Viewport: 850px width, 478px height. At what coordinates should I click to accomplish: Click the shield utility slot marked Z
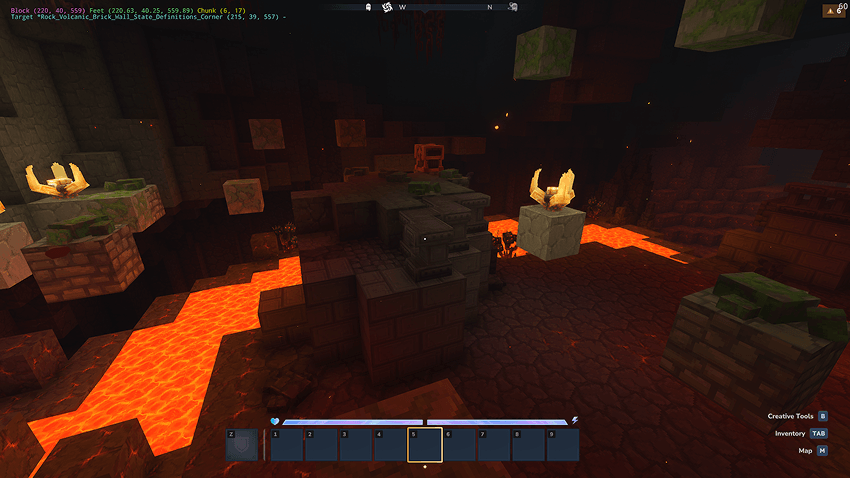point(243,445)
